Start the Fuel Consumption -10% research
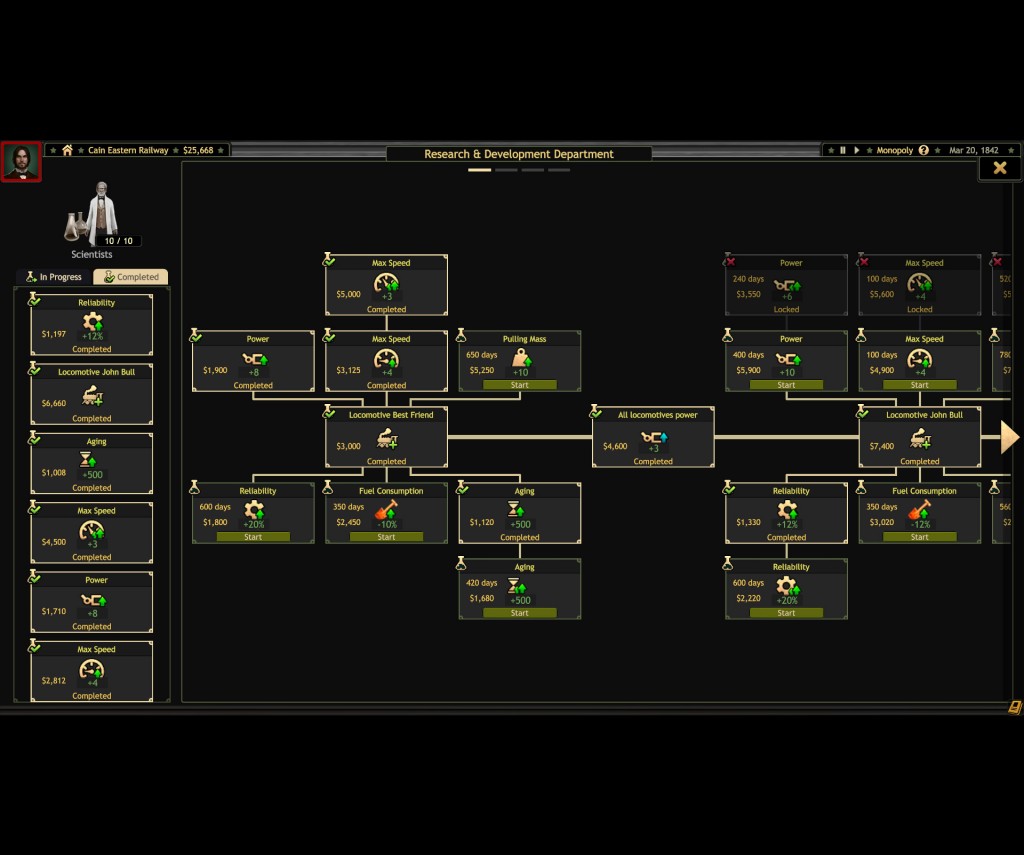Viewport: 1024px width, 855px height. pos(386,537)
